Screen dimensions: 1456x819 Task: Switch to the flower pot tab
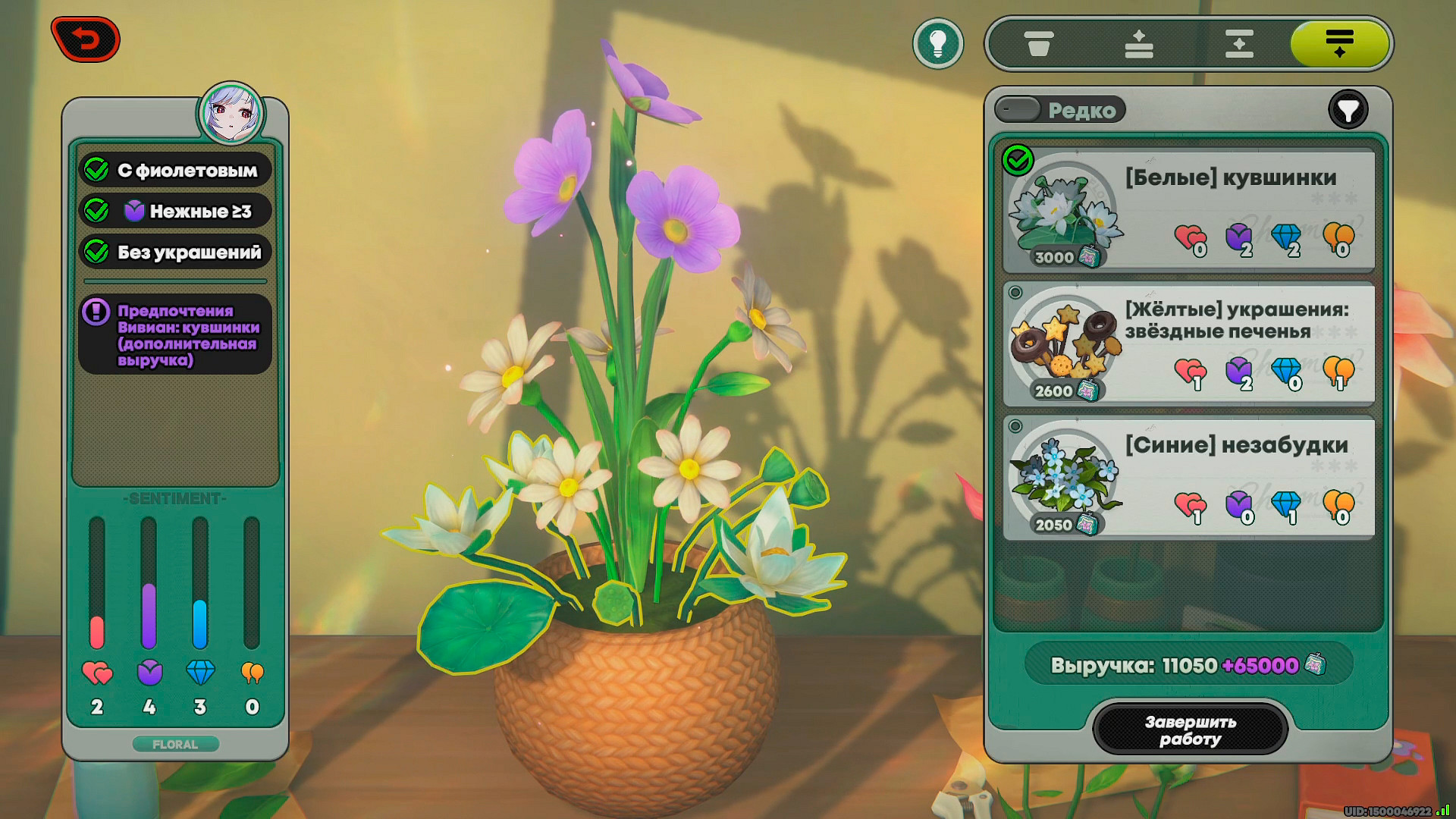click(x=1038, y=44)
